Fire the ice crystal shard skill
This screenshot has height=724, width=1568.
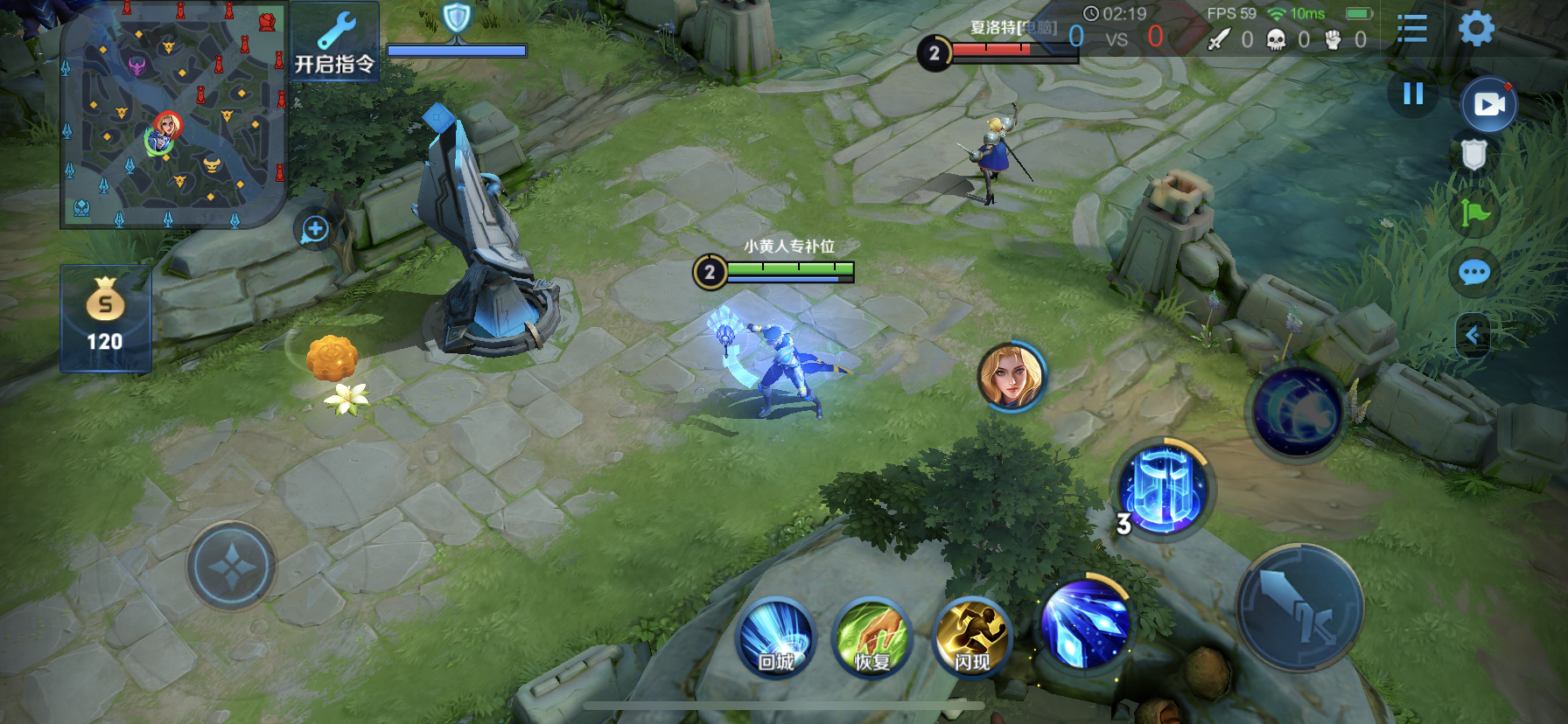coord(1084,624)
